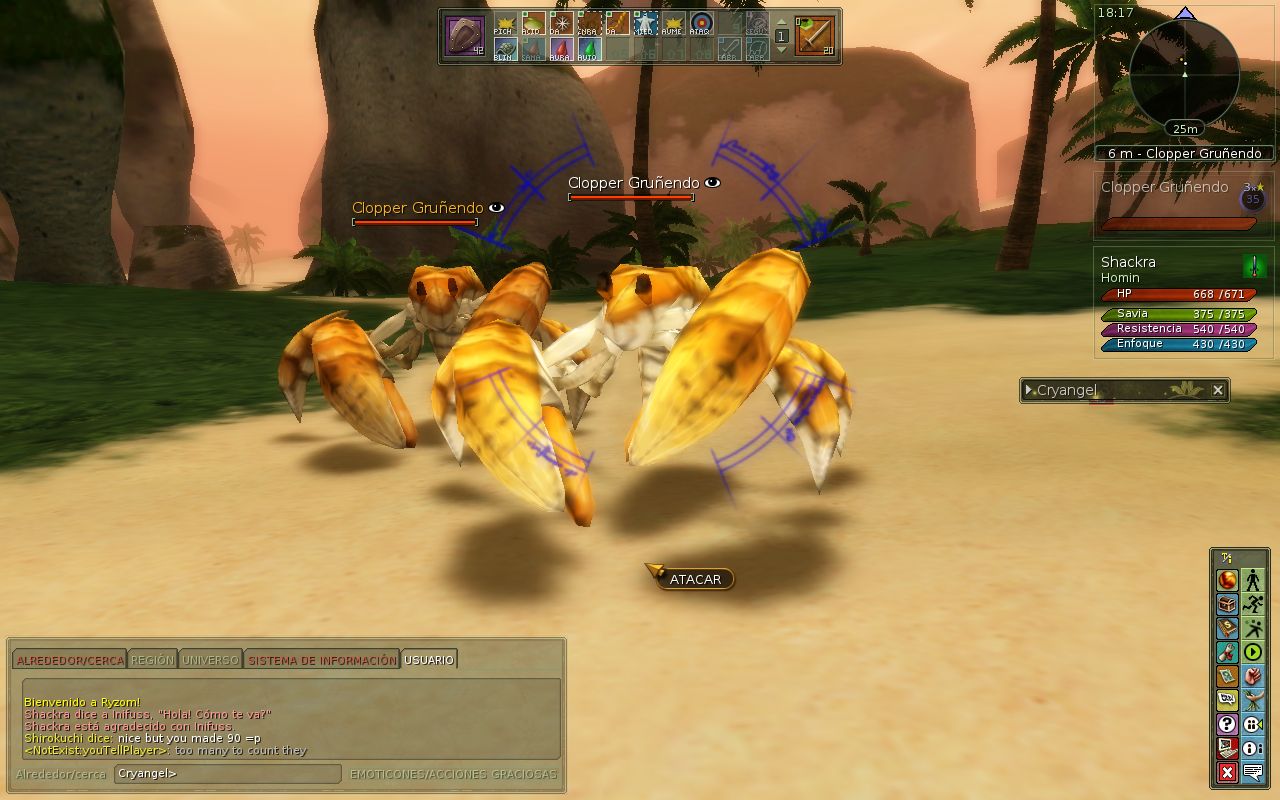1280x800 pixels.
Task: Close the Cryangel chat window
Action: 1218,390
